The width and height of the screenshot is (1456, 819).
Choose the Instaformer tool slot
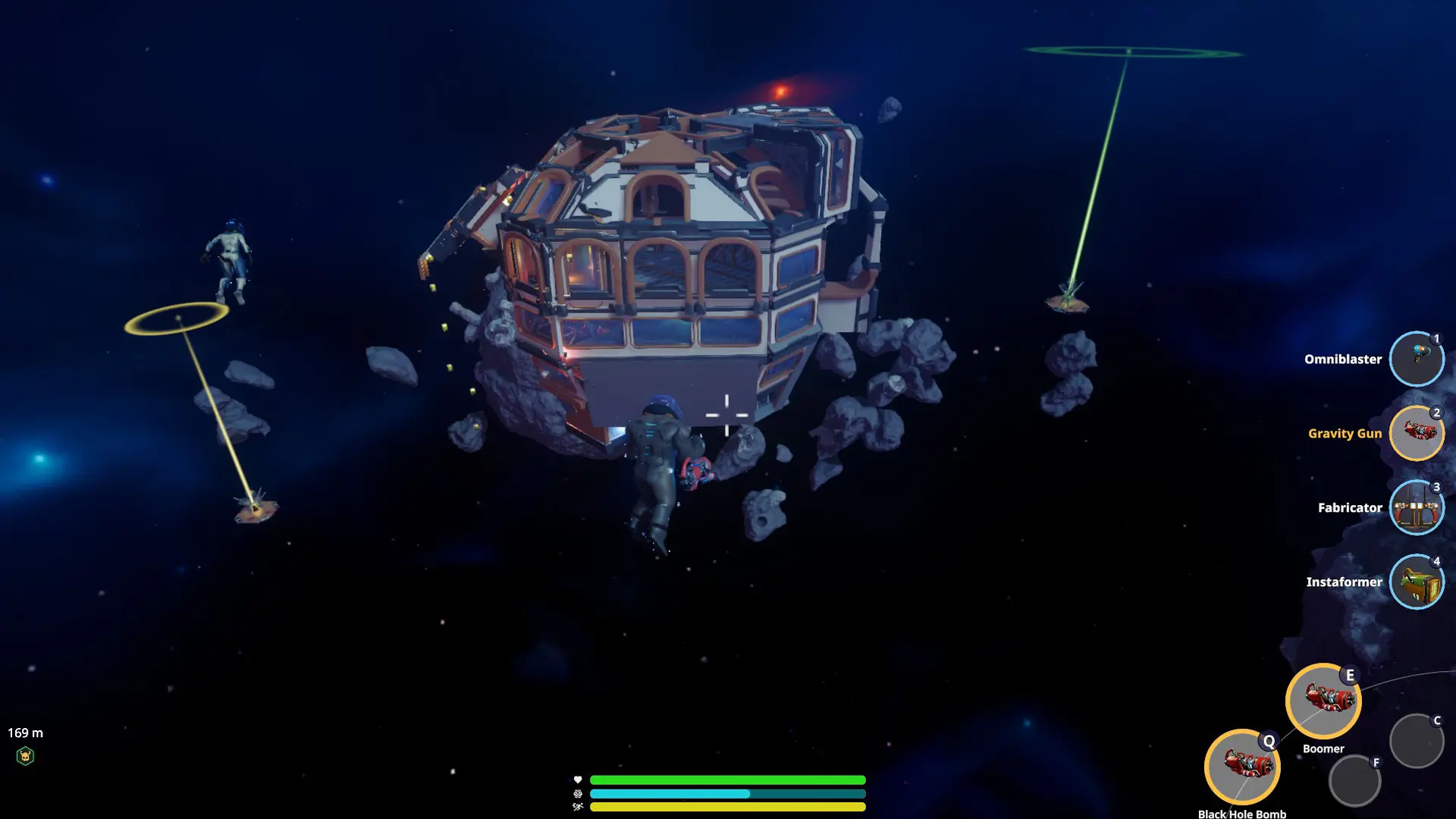pos(1416,582)
